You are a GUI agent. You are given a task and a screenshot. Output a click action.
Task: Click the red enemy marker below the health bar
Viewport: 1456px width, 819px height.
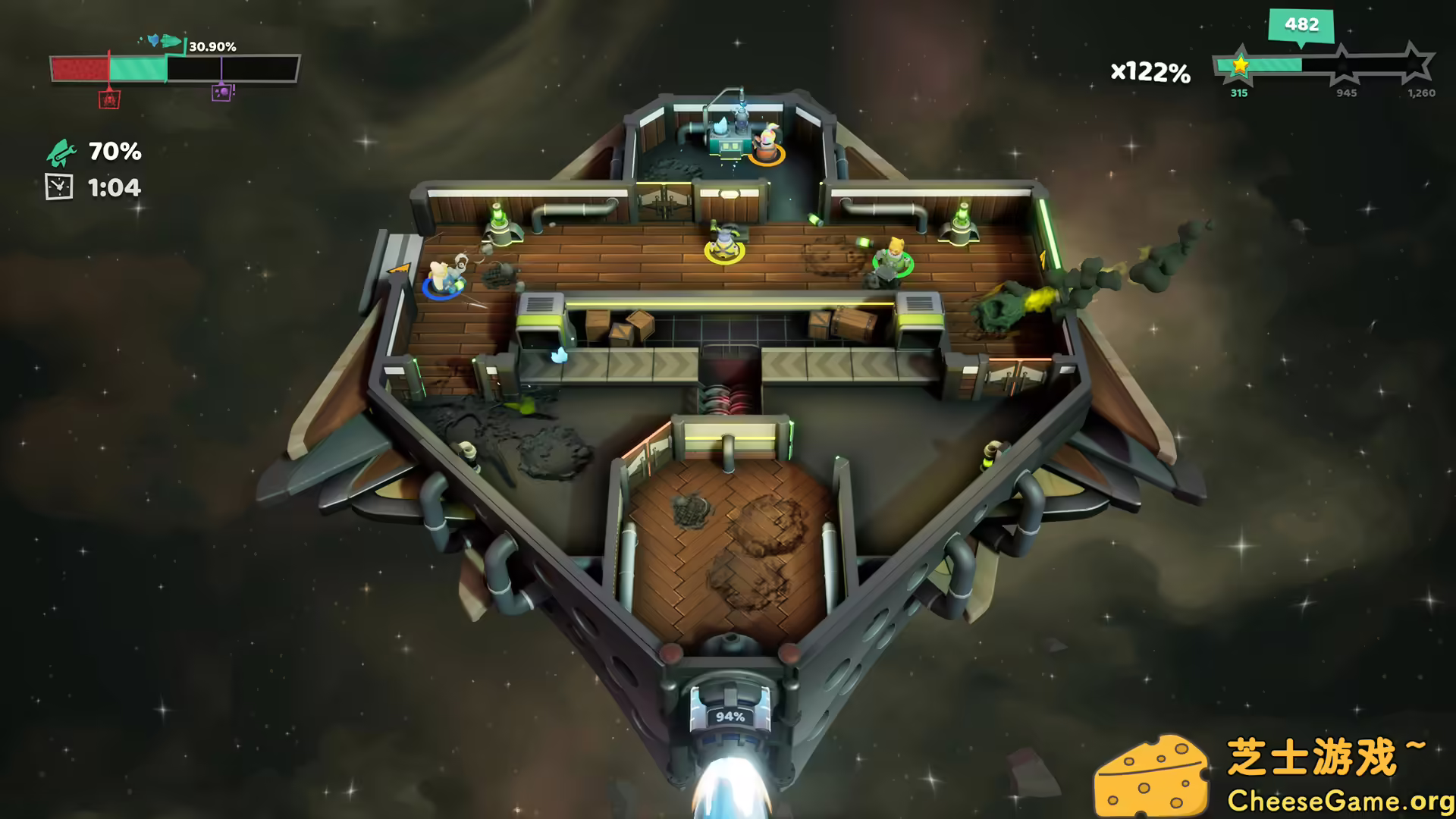[110, 99]
